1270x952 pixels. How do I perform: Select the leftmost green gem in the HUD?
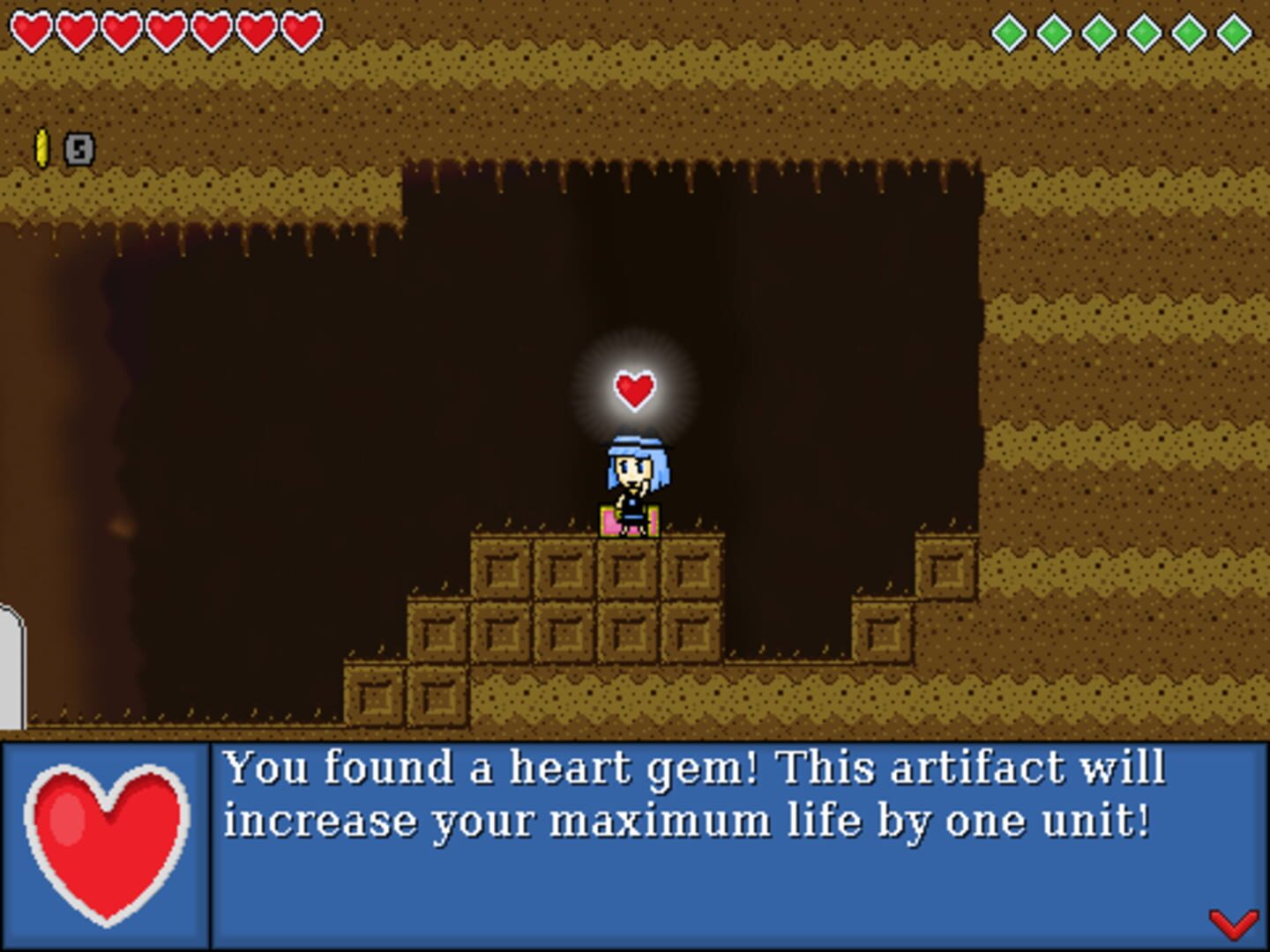[1008, 31]
